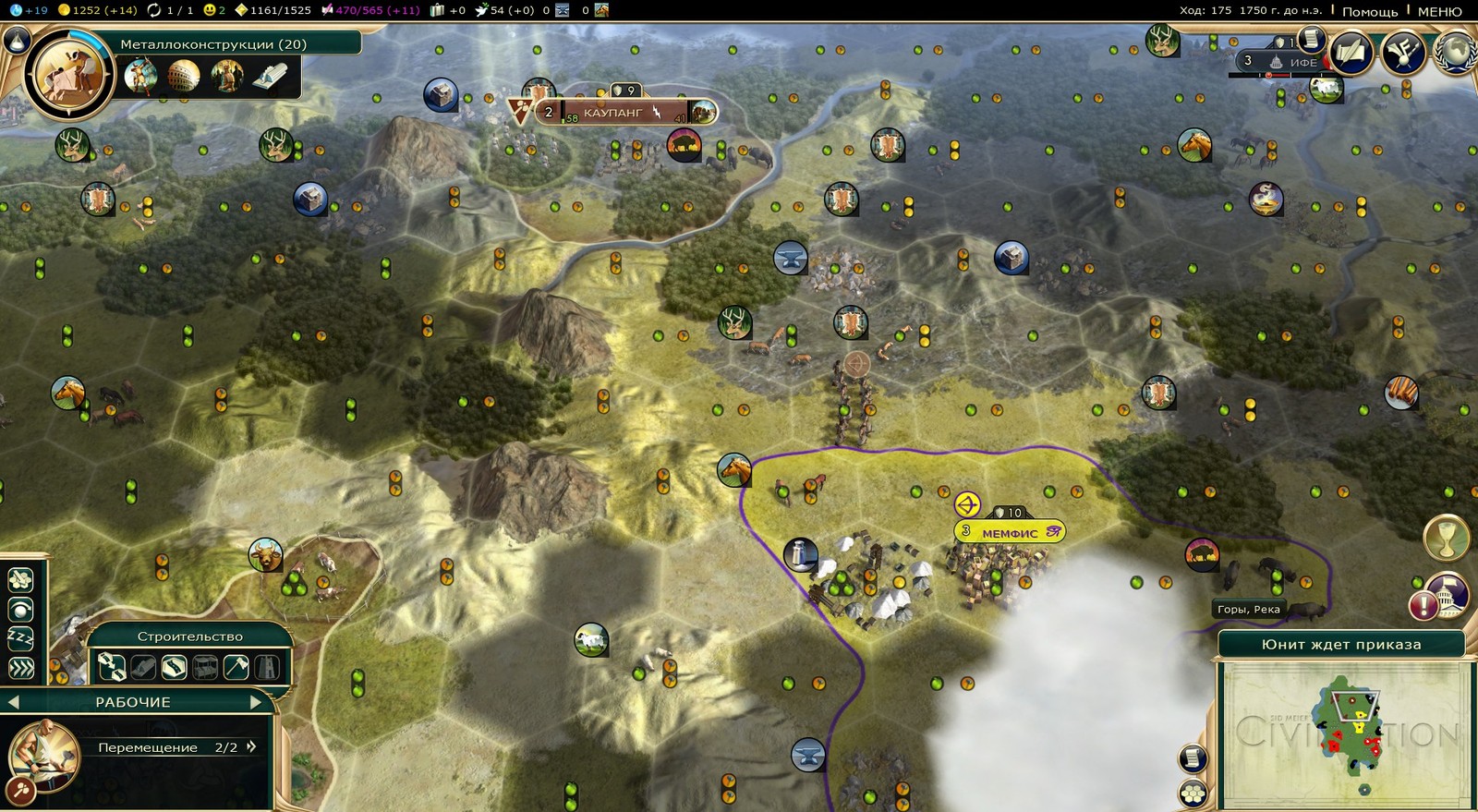Choose the axe chop-forest action
This screenshot has height=812, width=1478.
pyautogui.click(x=236, y=666)
